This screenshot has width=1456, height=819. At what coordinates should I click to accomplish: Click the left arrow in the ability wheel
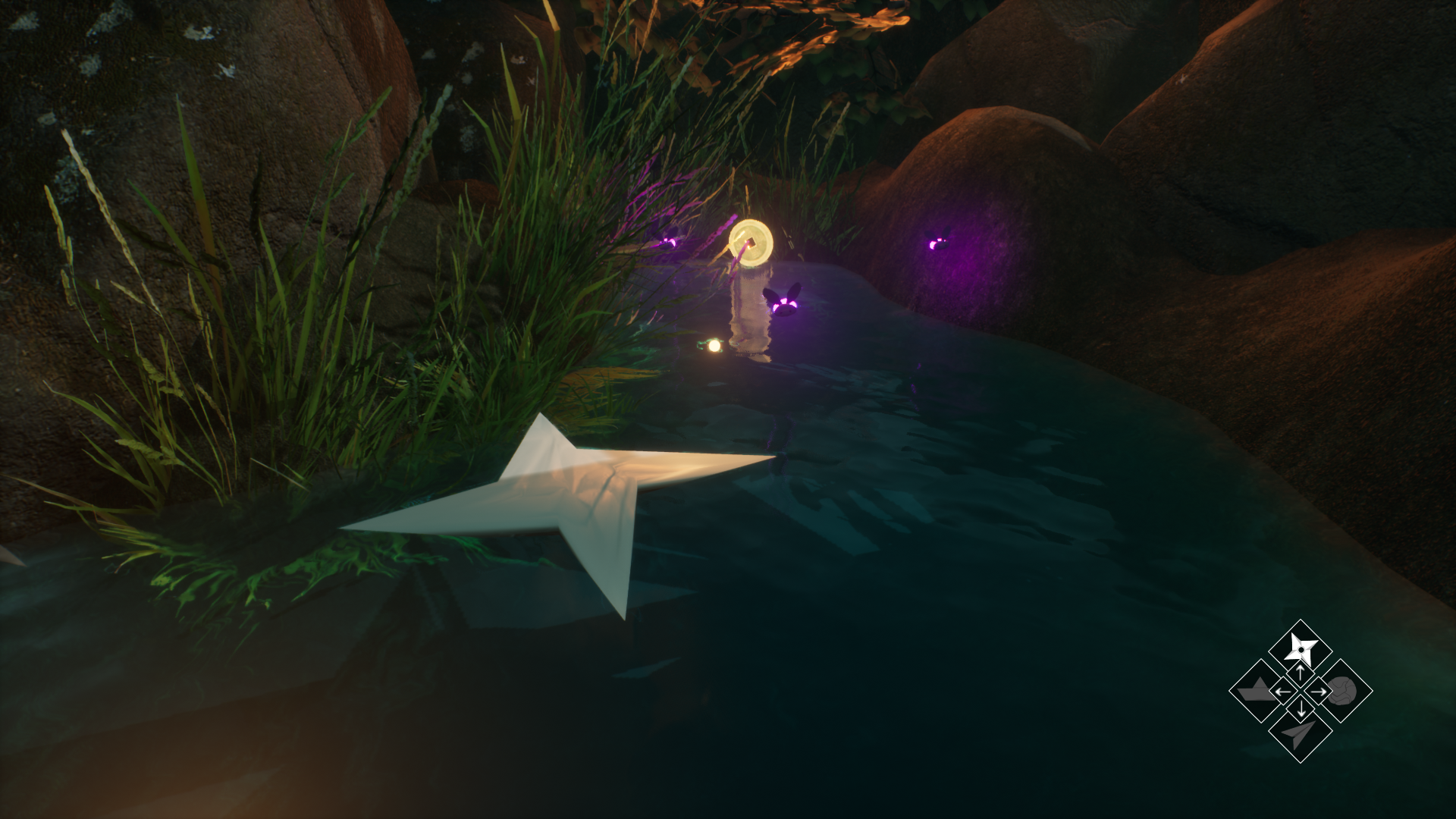coord(1282,692)
